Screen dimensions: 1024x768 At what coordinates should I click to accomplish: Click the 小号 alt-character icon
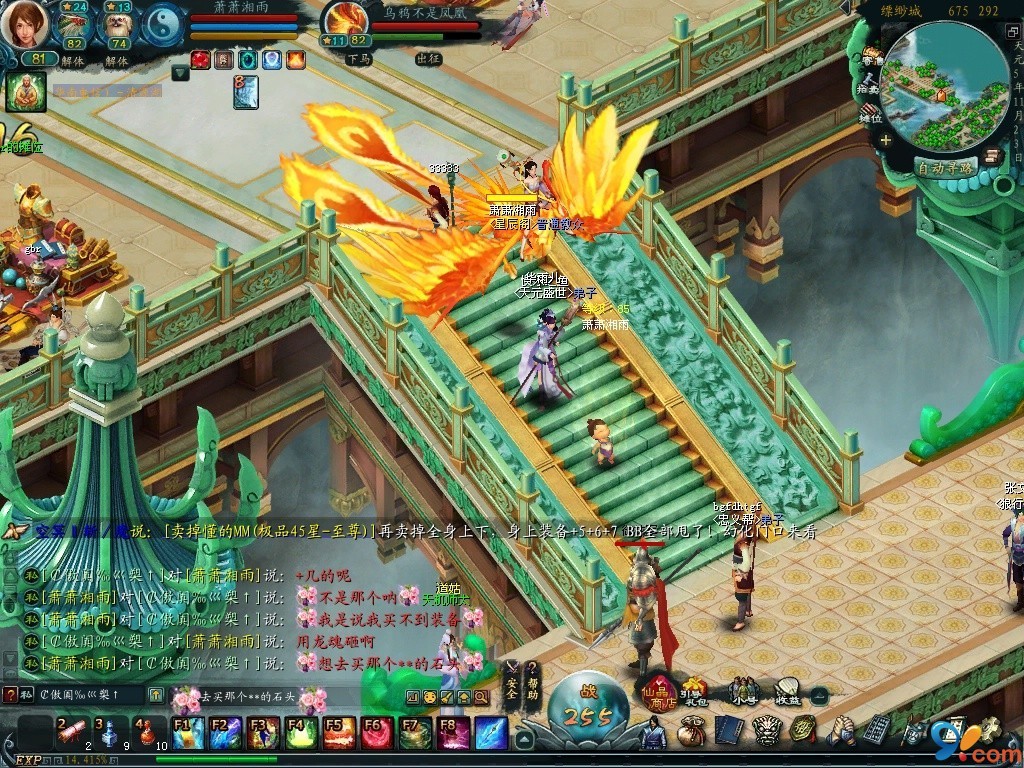point(743,691)
